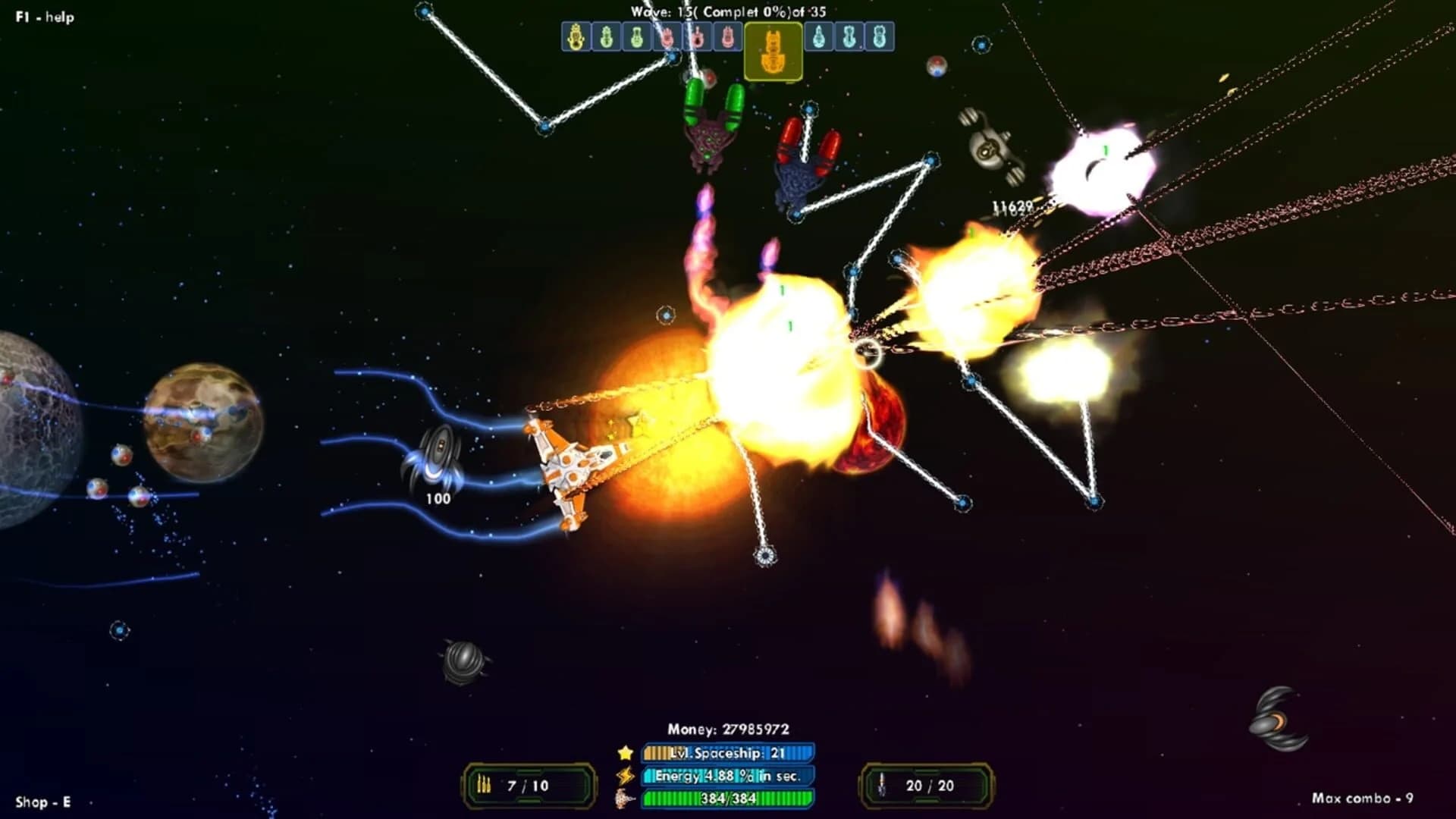Click the middle red enemy ship icon
1456x819 pixels.
698,36
